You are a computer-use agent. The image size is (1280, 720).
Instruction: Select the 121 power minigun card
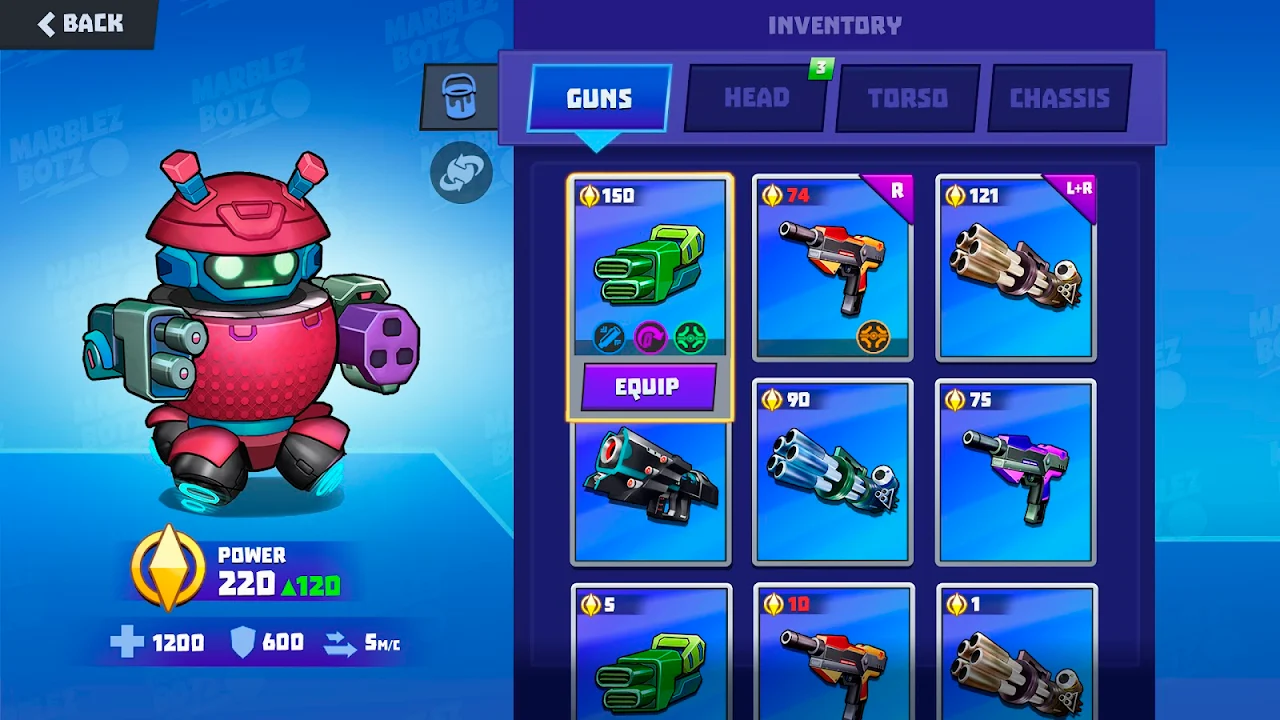(x=1015, y=265)
